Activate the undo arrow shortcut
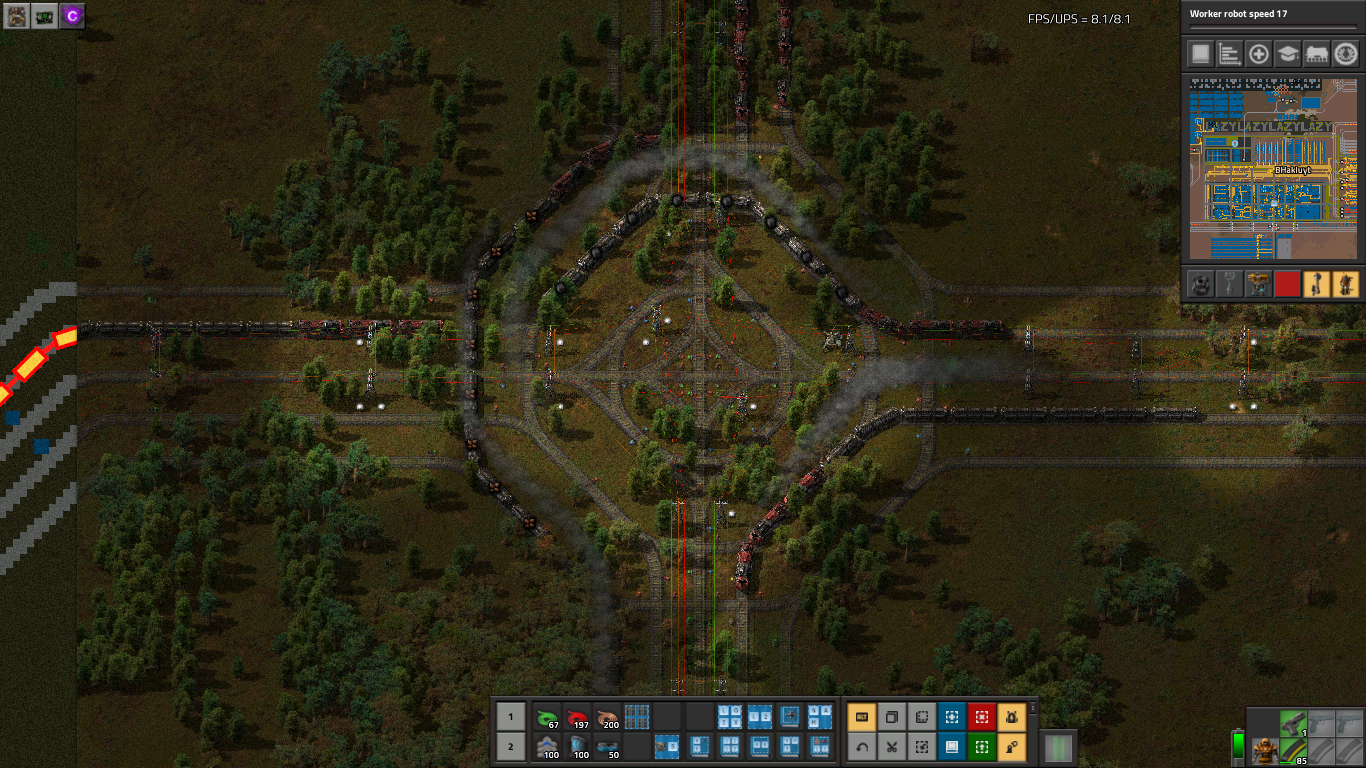This screenshot has height=768, width=1366. 861,746
